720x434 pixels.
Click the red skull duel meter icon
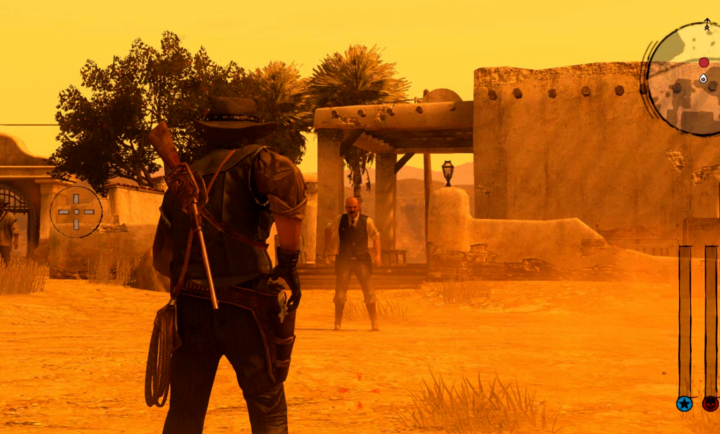coord(711,404)
